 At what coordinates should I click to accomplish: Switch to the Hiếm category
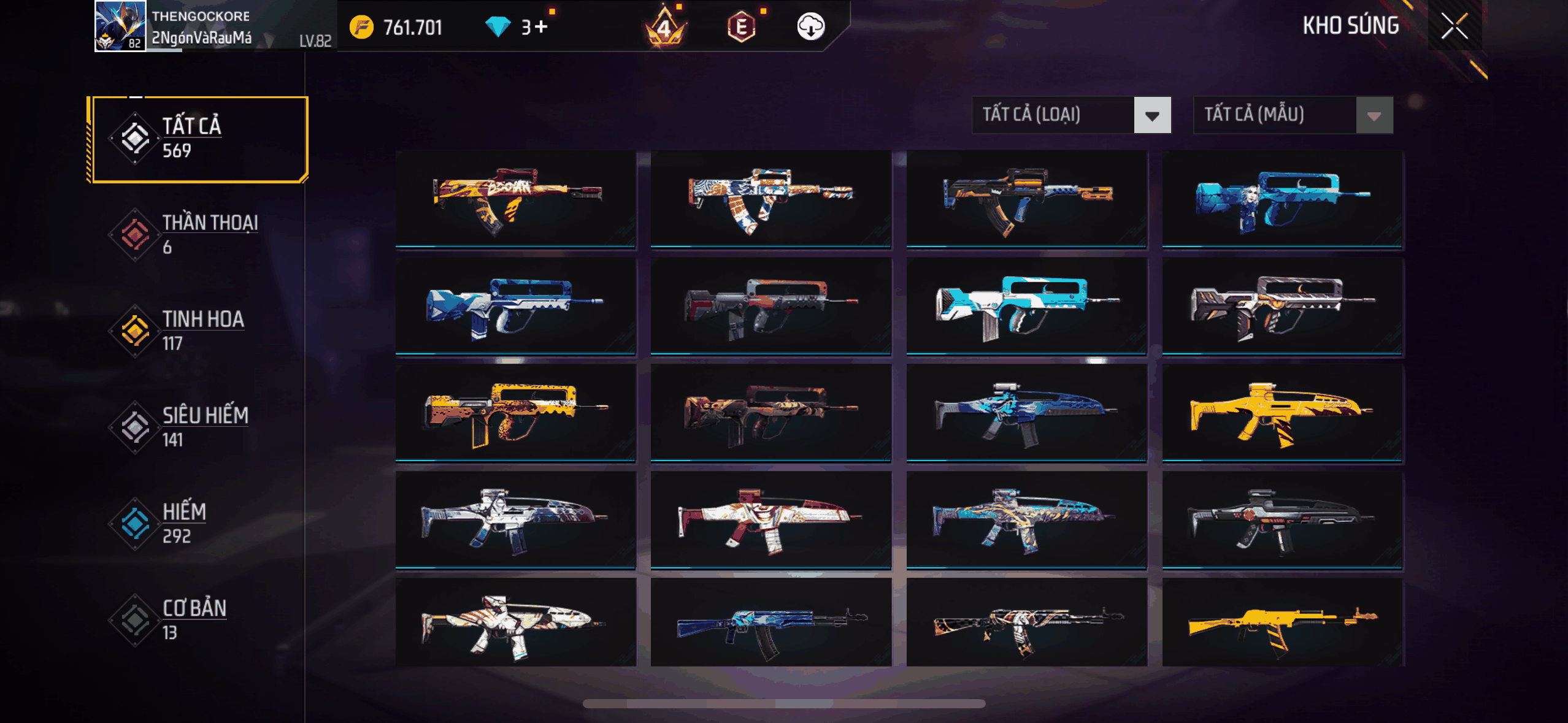coord(198,524)
